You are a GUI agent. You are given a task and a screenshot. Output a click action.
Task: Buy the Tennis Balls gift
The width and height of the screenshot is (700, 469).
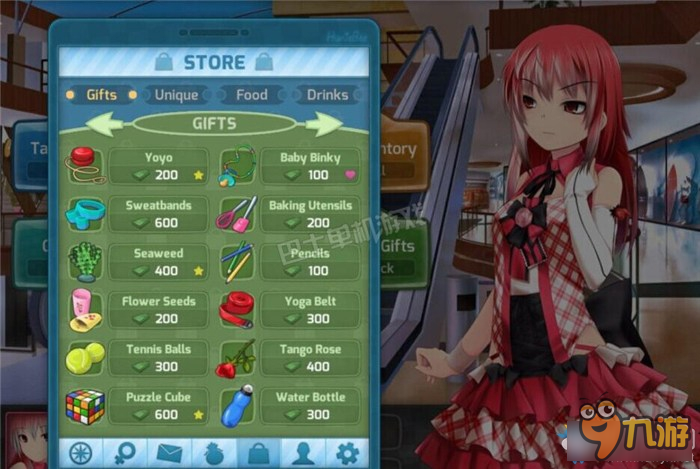(x=158, y=358)
